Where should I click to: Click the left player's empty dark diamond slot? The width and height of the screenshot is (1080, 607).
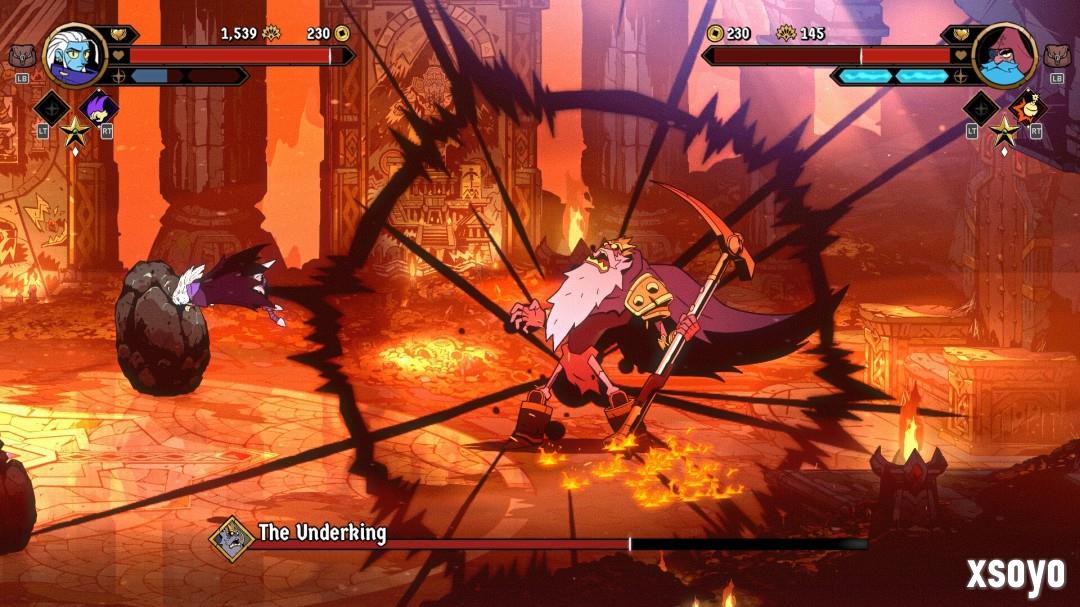click(50, 108)
